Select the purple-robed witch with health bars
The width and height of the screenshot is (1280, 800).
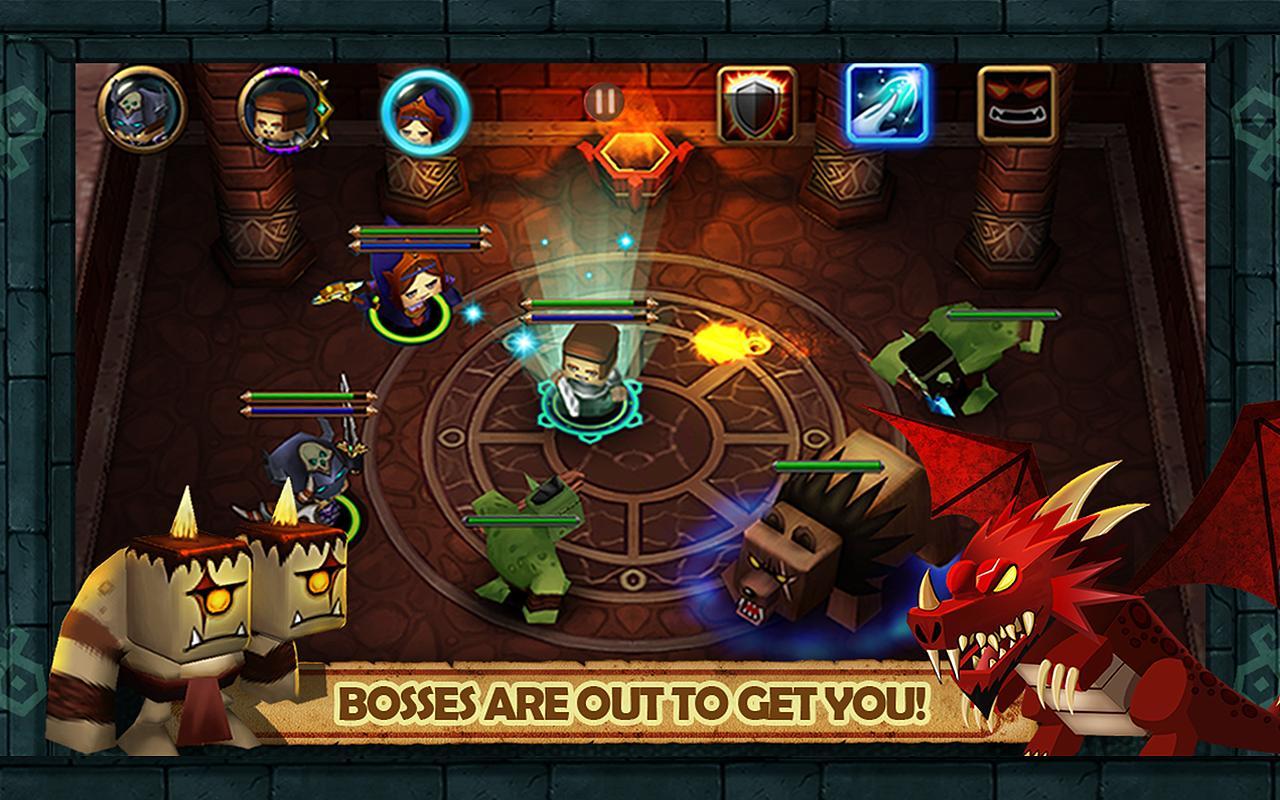pos(410,290)
